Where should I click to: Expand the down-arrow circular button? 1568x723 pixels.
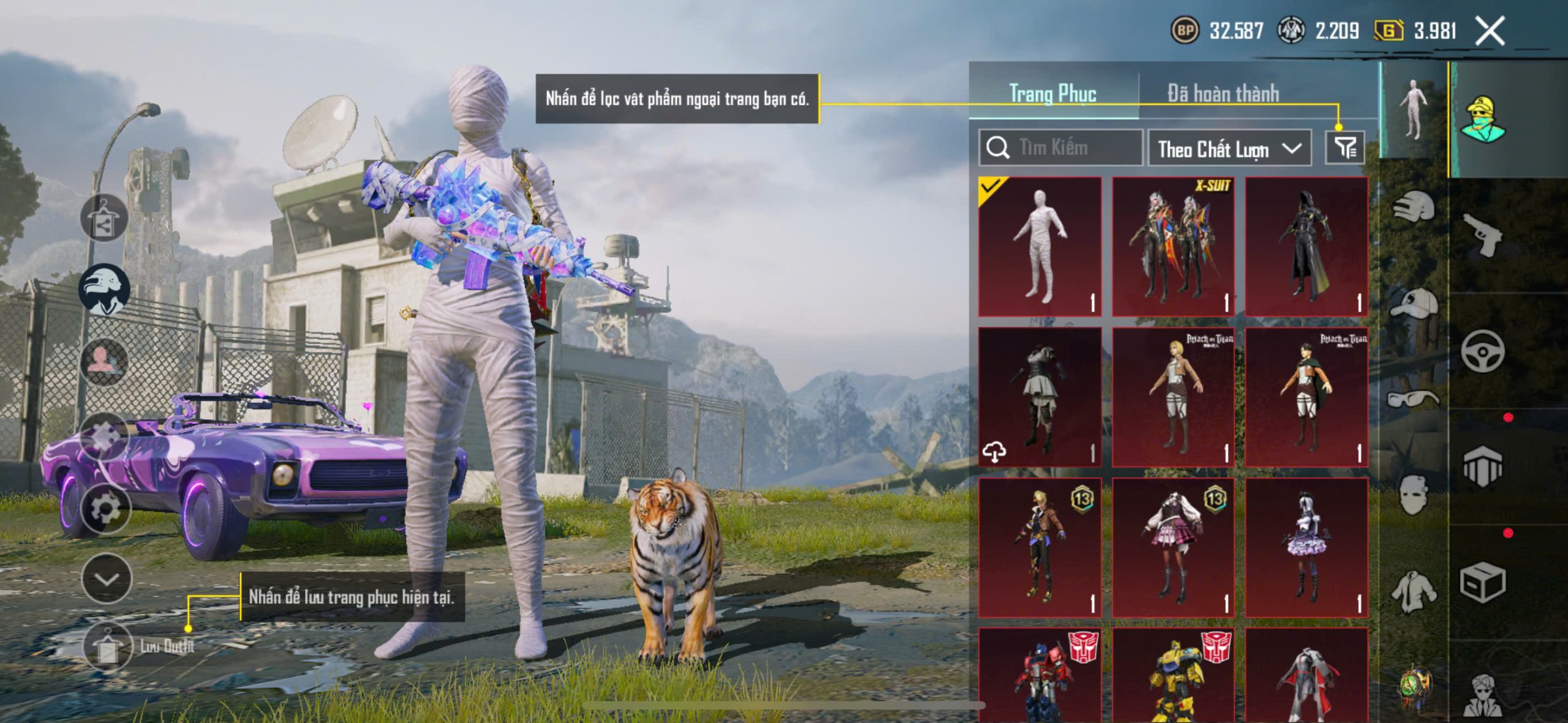[107, 579]
